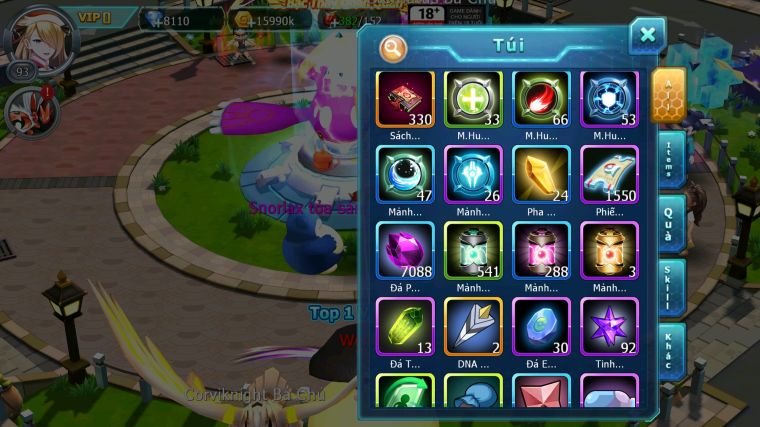
Task: Select the purple gem stack of 7088
Action: [405, 250]
